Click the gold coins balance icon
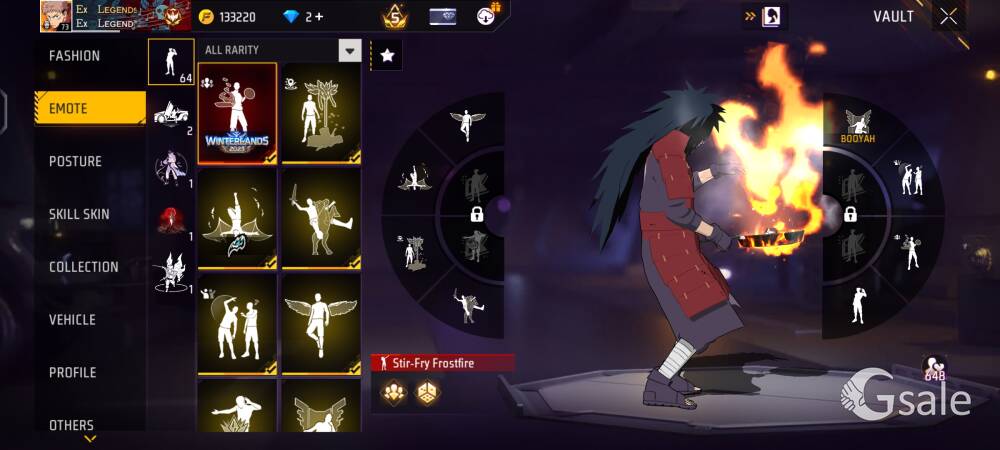 tap(206, 17)
